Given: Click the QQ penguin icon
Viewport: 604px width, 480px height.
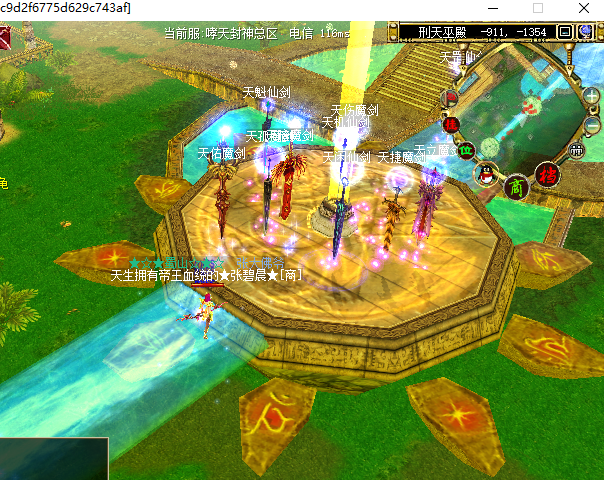Looking at the screenshot, I should coord(487,174).
